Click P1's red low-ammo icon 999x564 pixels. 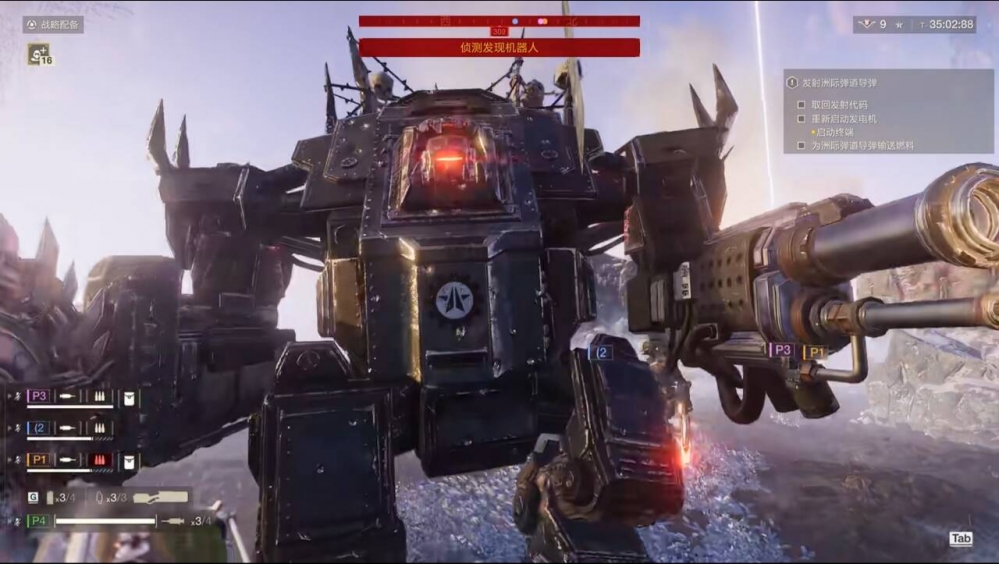point(101,460)
